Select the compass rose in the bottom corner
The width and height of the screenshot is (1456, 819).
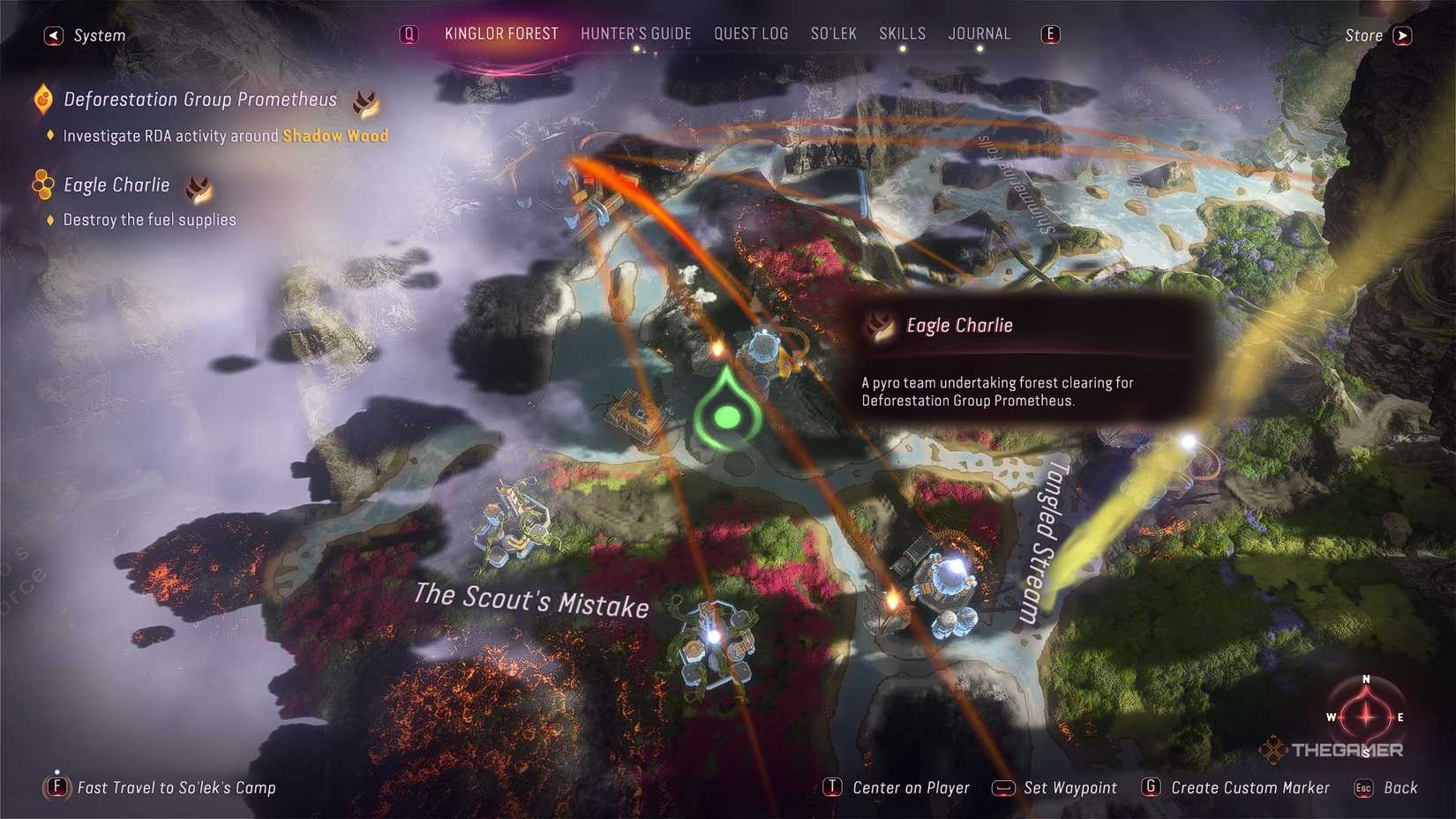coord(1365,717)
